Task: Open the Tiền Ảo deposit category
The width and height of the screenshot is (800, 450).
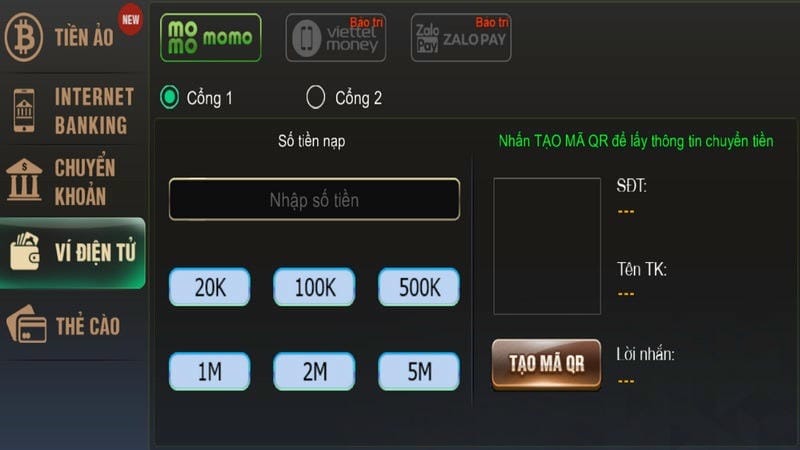Action: tap(72, 37)
